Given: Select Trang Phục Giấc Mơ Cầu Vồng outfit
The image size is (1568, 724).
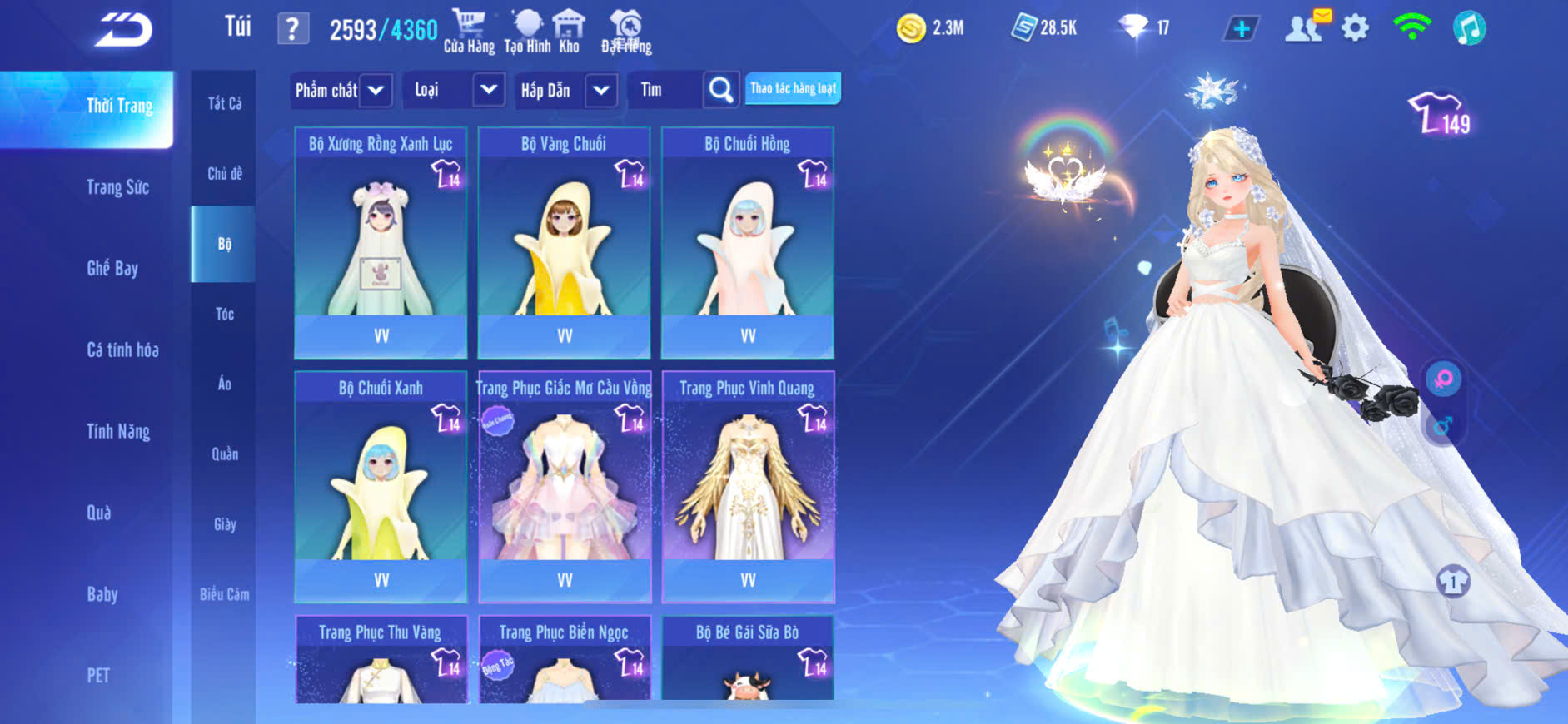Looking at the screenshot, I should pyautogui.click(x=565, y=486).
